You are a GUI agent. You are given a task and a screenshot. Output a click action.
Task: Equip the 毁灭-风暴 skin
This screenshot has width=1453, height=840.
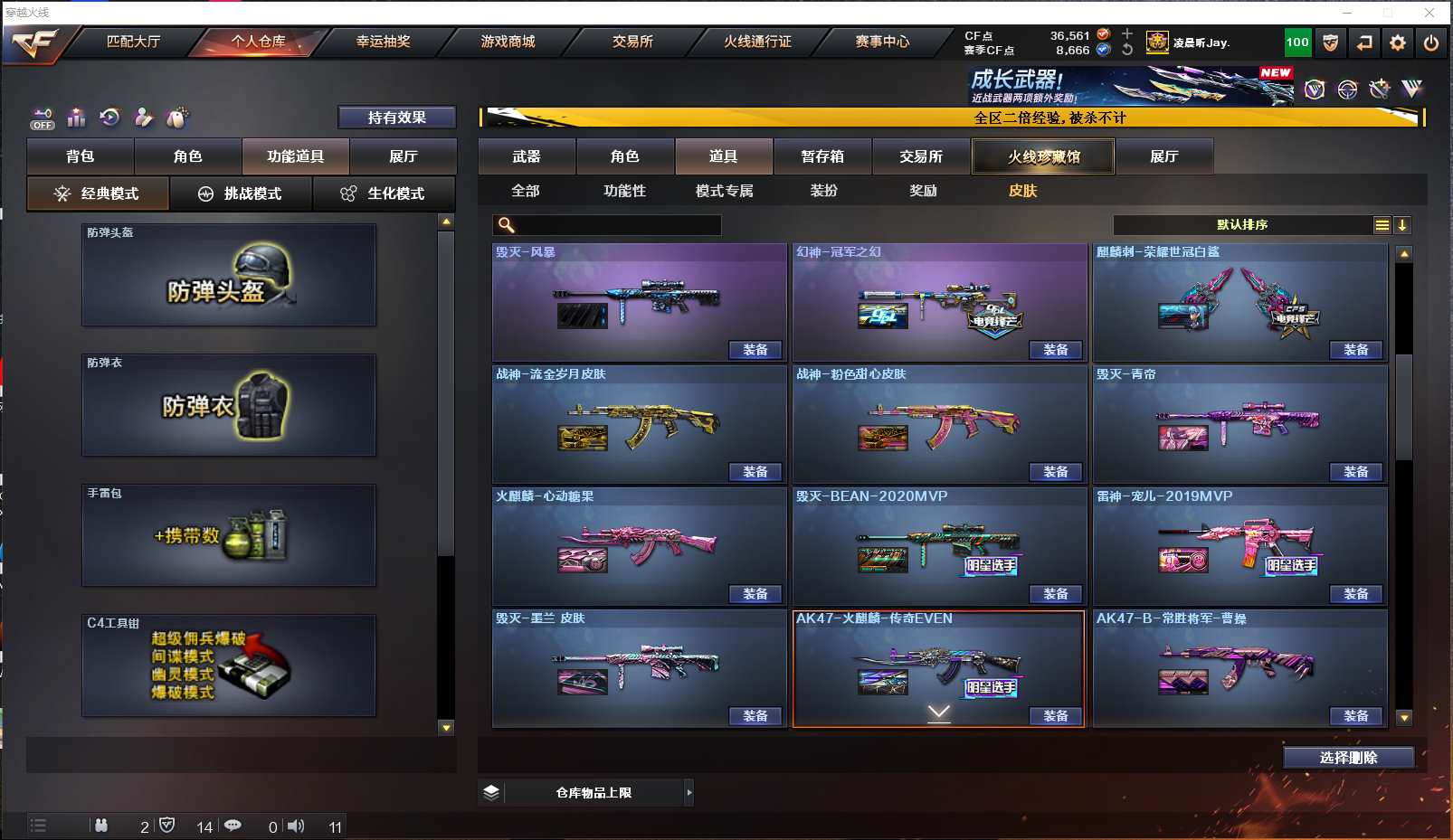755,350
